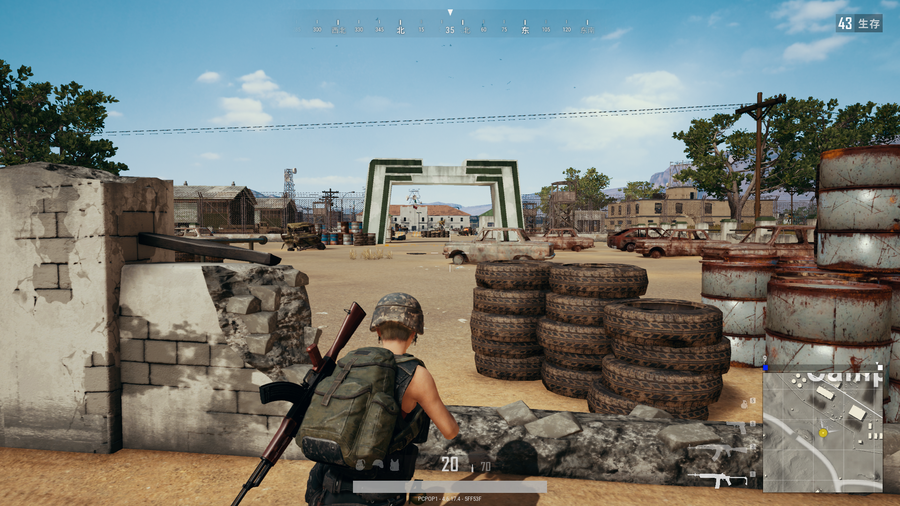Choose the highlighted equipped rifle slot

716,480
